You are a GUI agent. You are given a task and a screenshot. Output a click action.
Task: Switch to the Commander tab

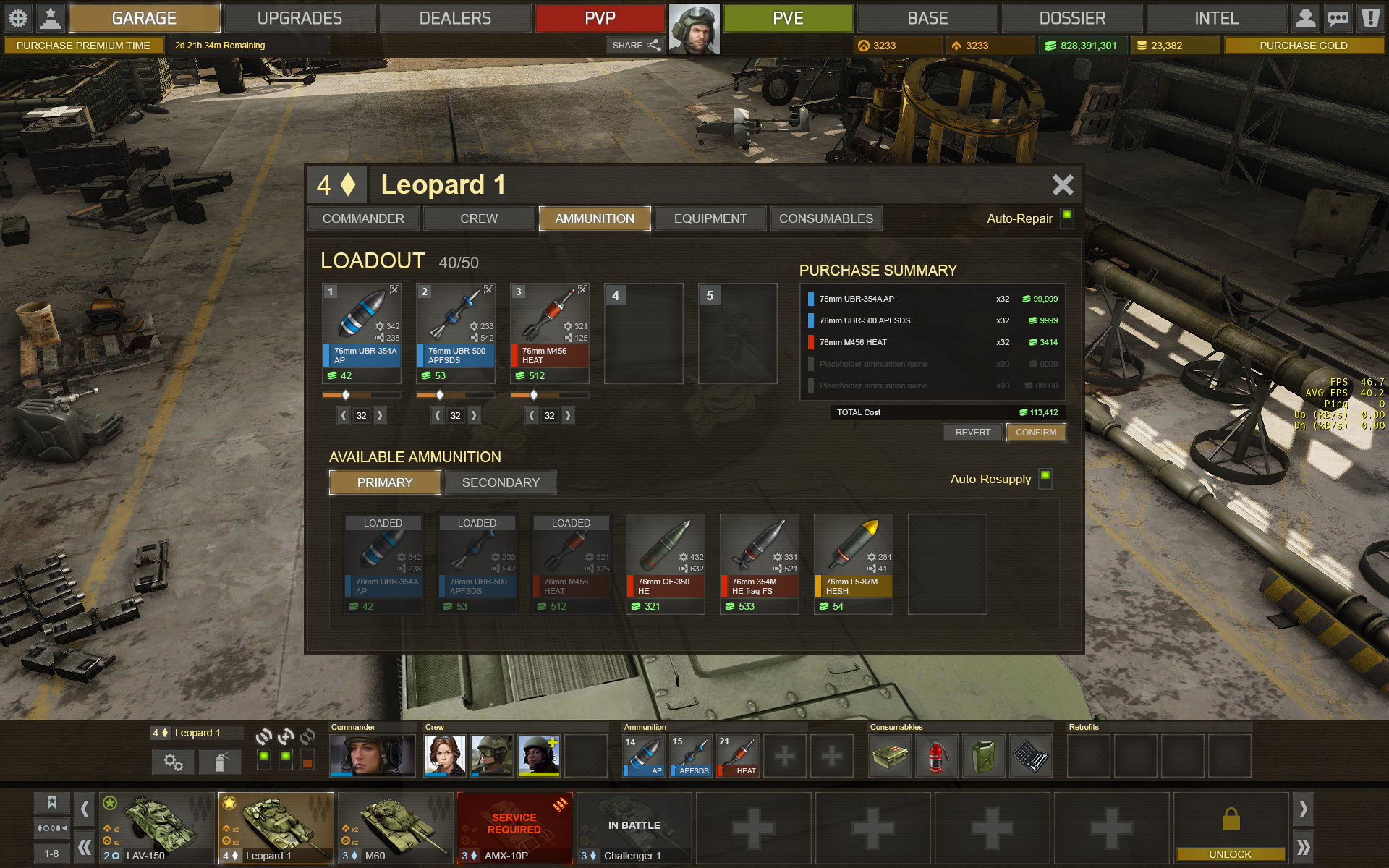(x=363, y=218)
